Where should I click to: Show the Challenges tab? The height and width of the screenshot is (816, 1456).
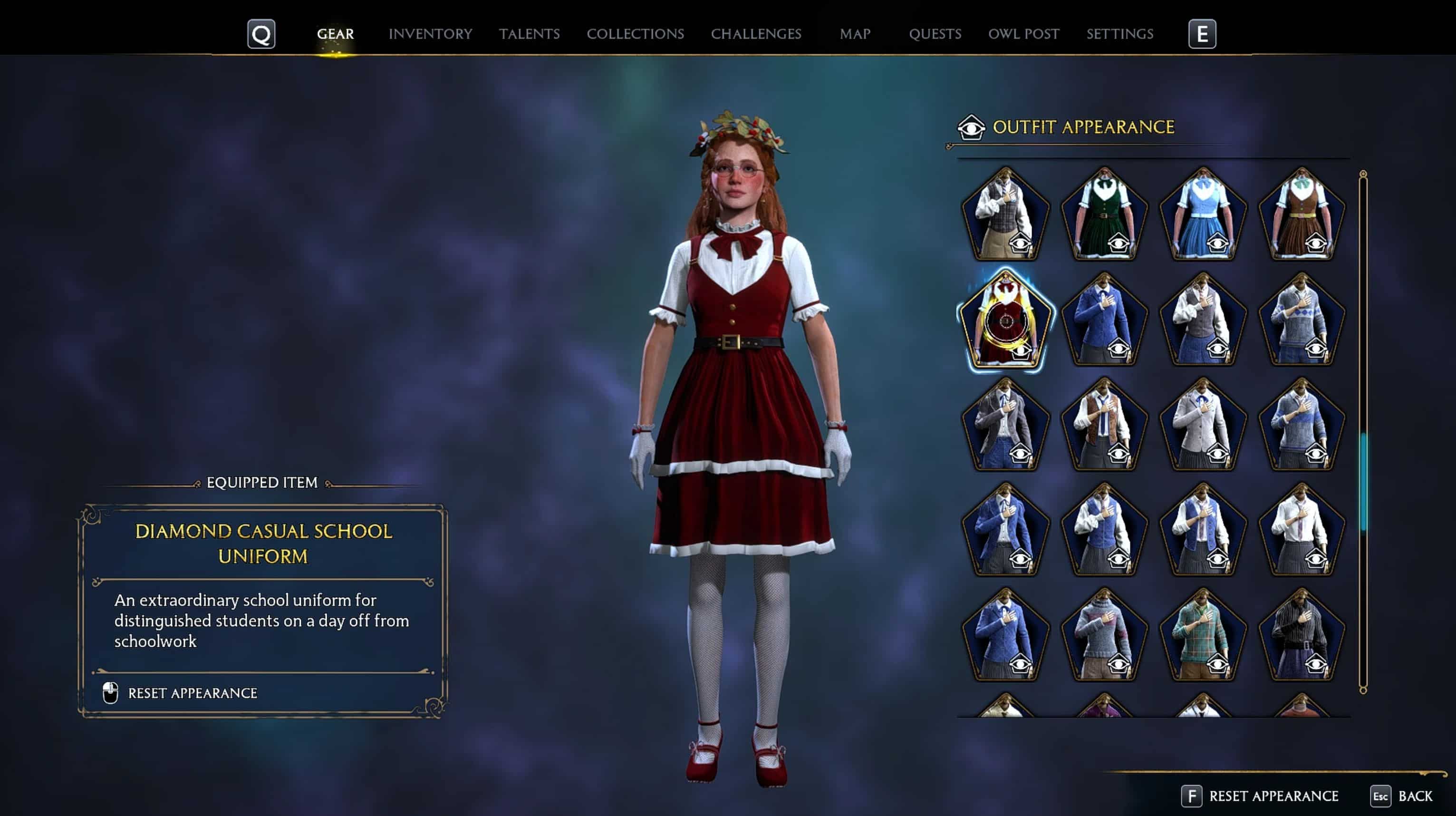tap(756, 34)
